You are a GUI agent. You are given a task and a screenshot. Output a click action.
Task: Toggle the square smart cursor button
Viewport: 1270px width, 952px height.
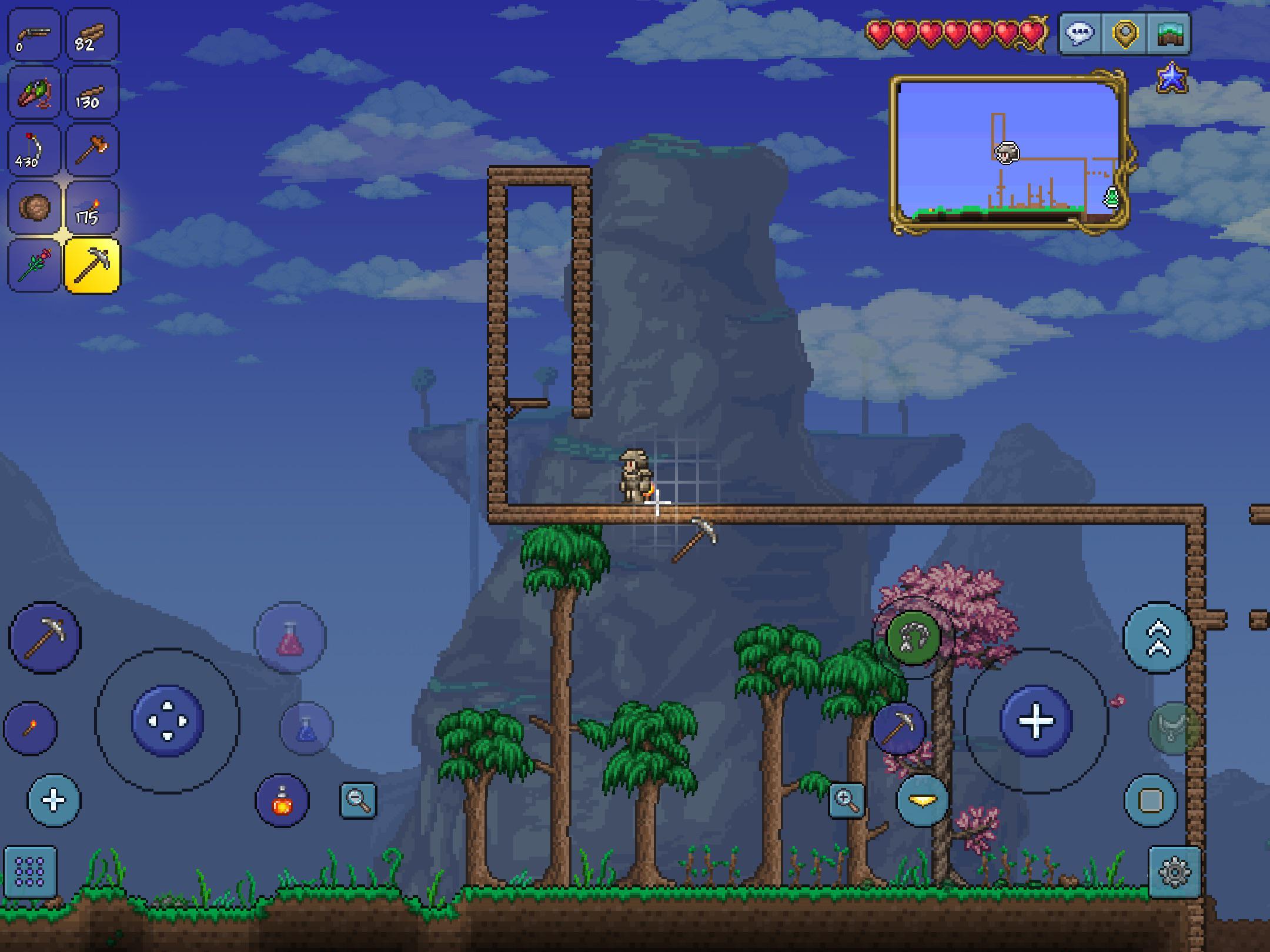[x=1151, y=800]
